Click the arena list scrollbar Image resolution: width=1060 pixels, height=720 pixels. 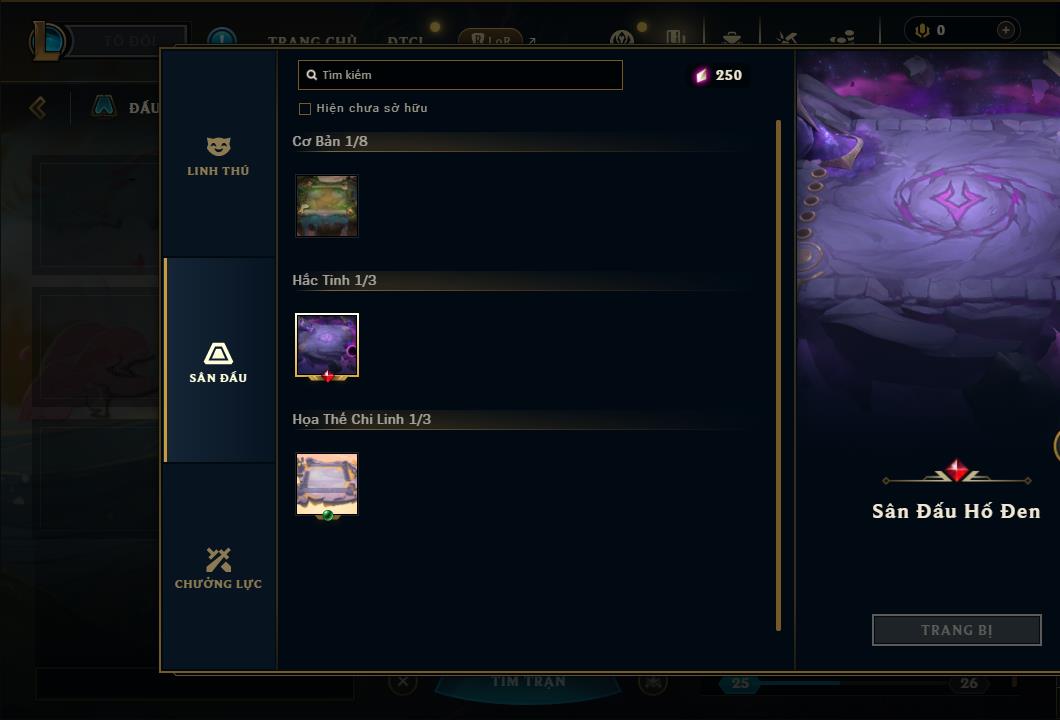(x=778, y=375)
